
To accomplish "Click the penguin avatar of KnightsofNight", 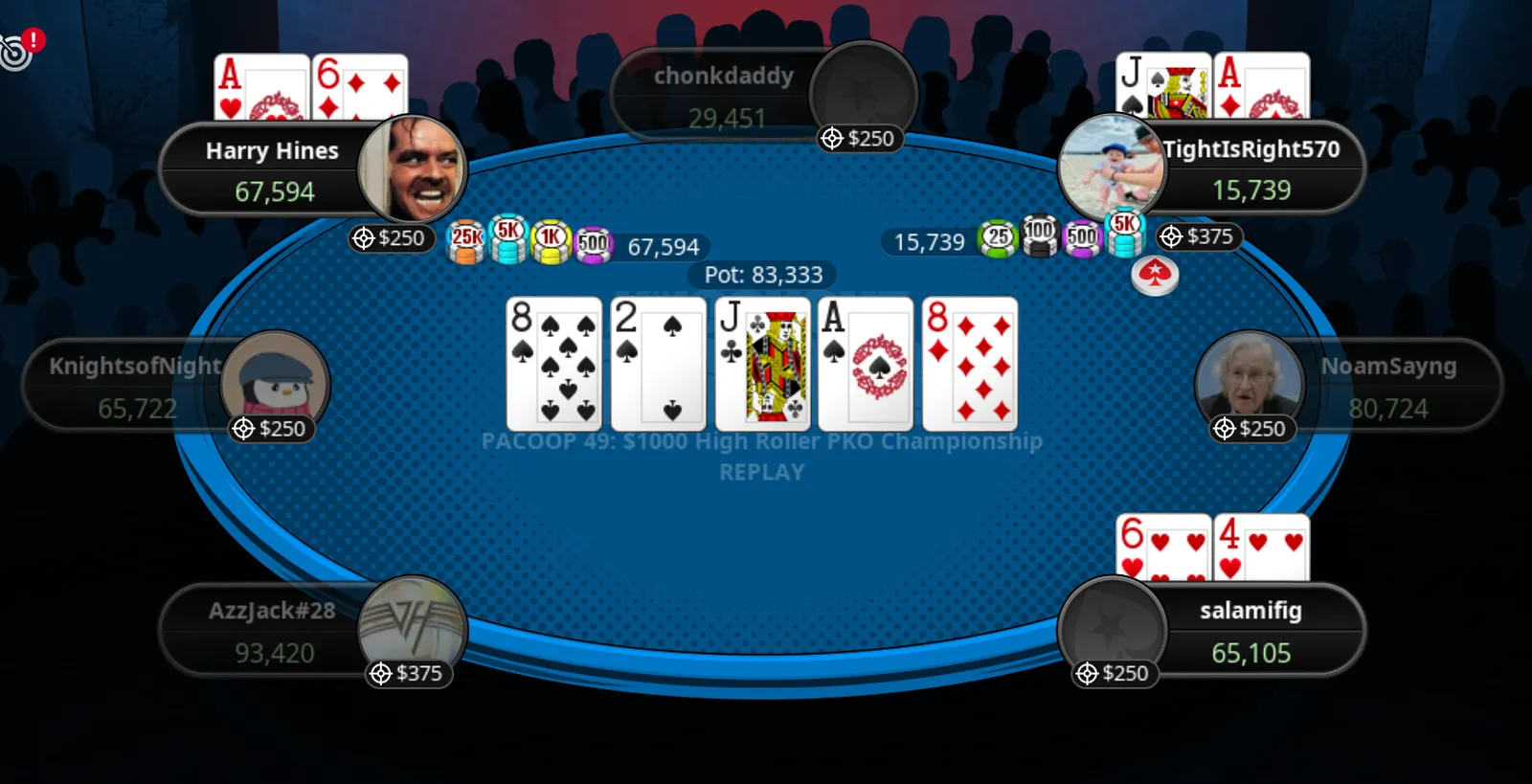I will (276, 380).
